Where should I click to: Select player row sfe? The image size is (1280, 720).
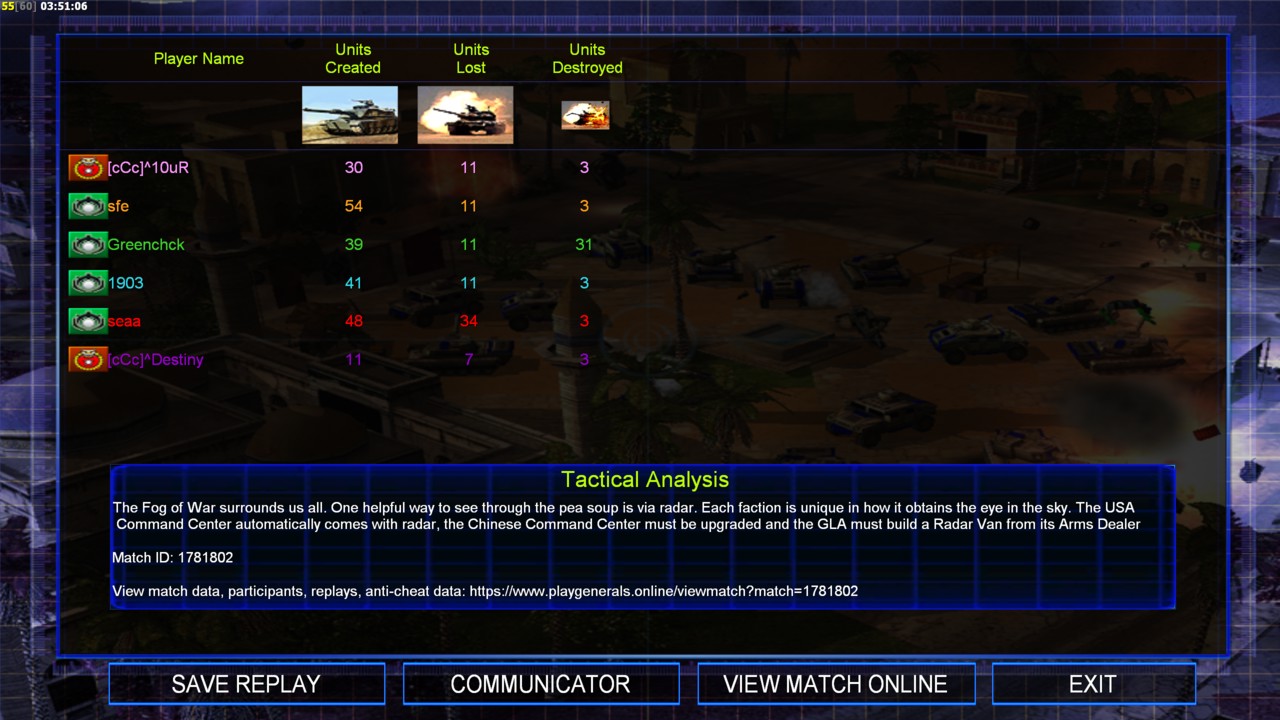click(x=118, y=206)
